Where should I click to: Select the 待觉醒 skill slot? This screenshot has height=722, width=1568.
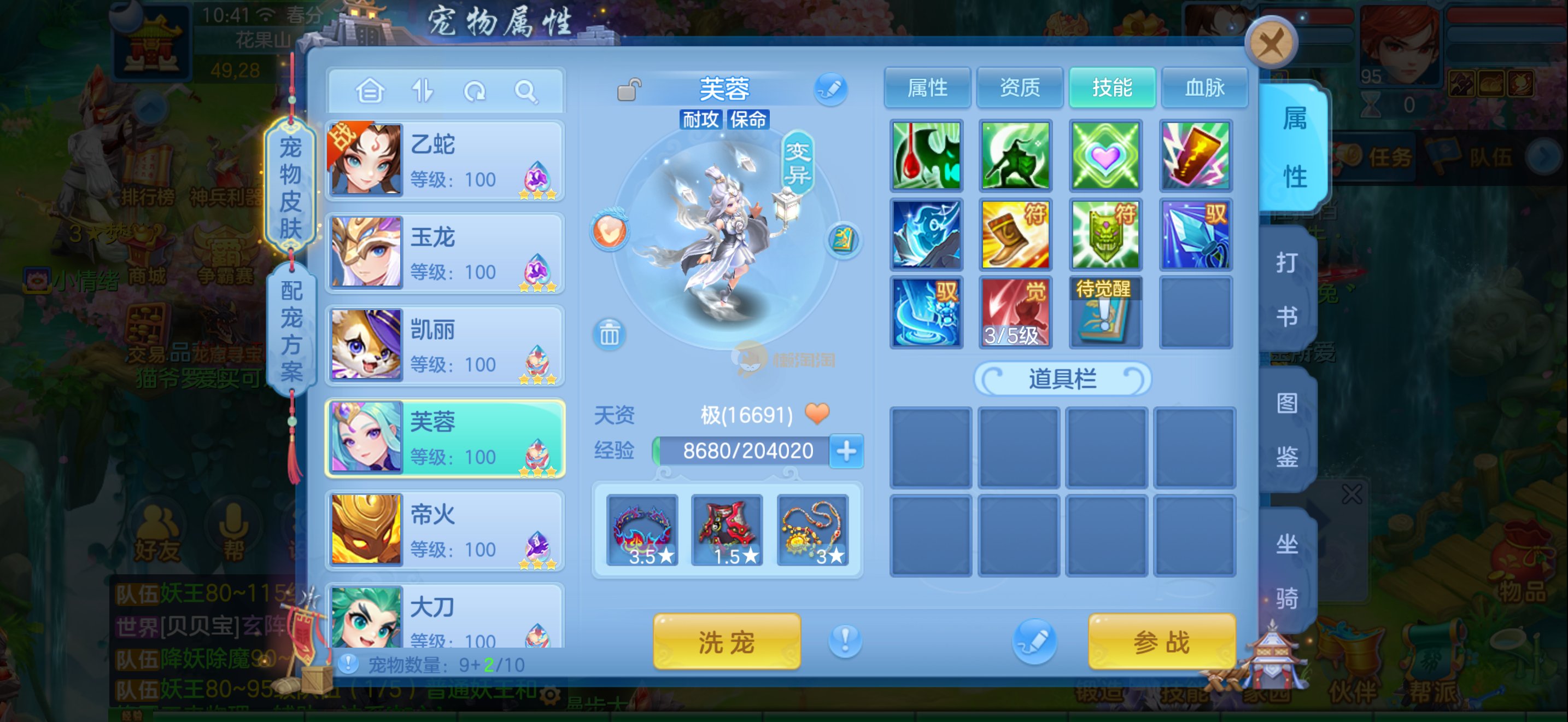[x=1105, y=312]
